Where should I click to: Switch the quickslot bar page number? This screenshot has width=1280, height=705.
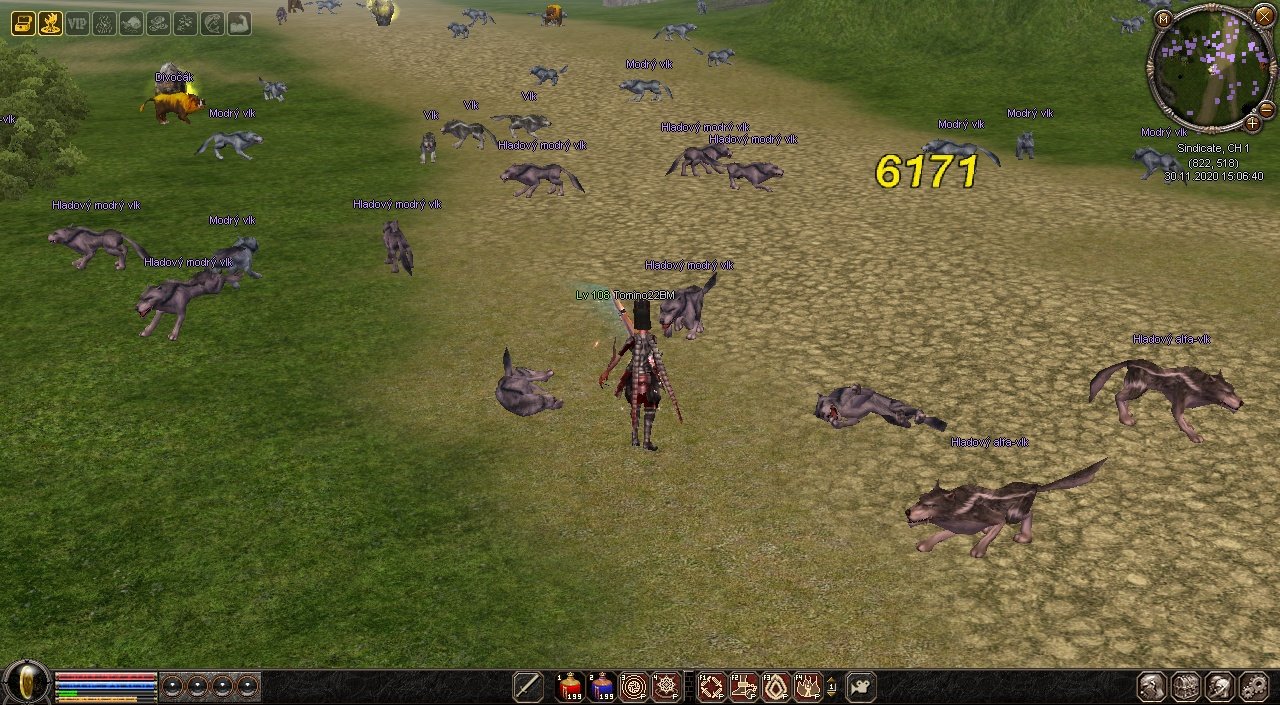832,686
